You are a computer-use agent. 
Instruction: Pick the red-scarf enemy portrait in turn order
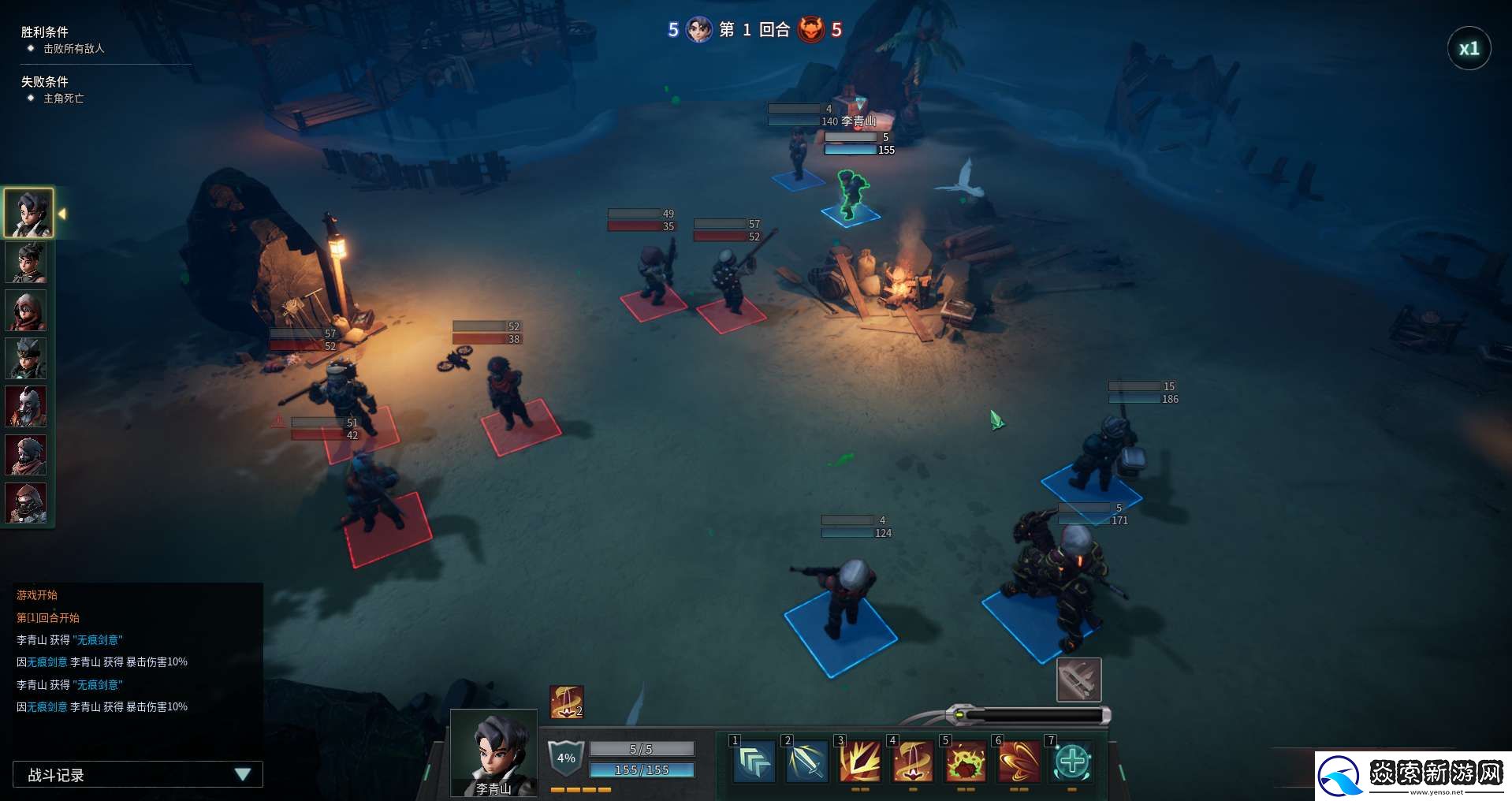point(26,455)
